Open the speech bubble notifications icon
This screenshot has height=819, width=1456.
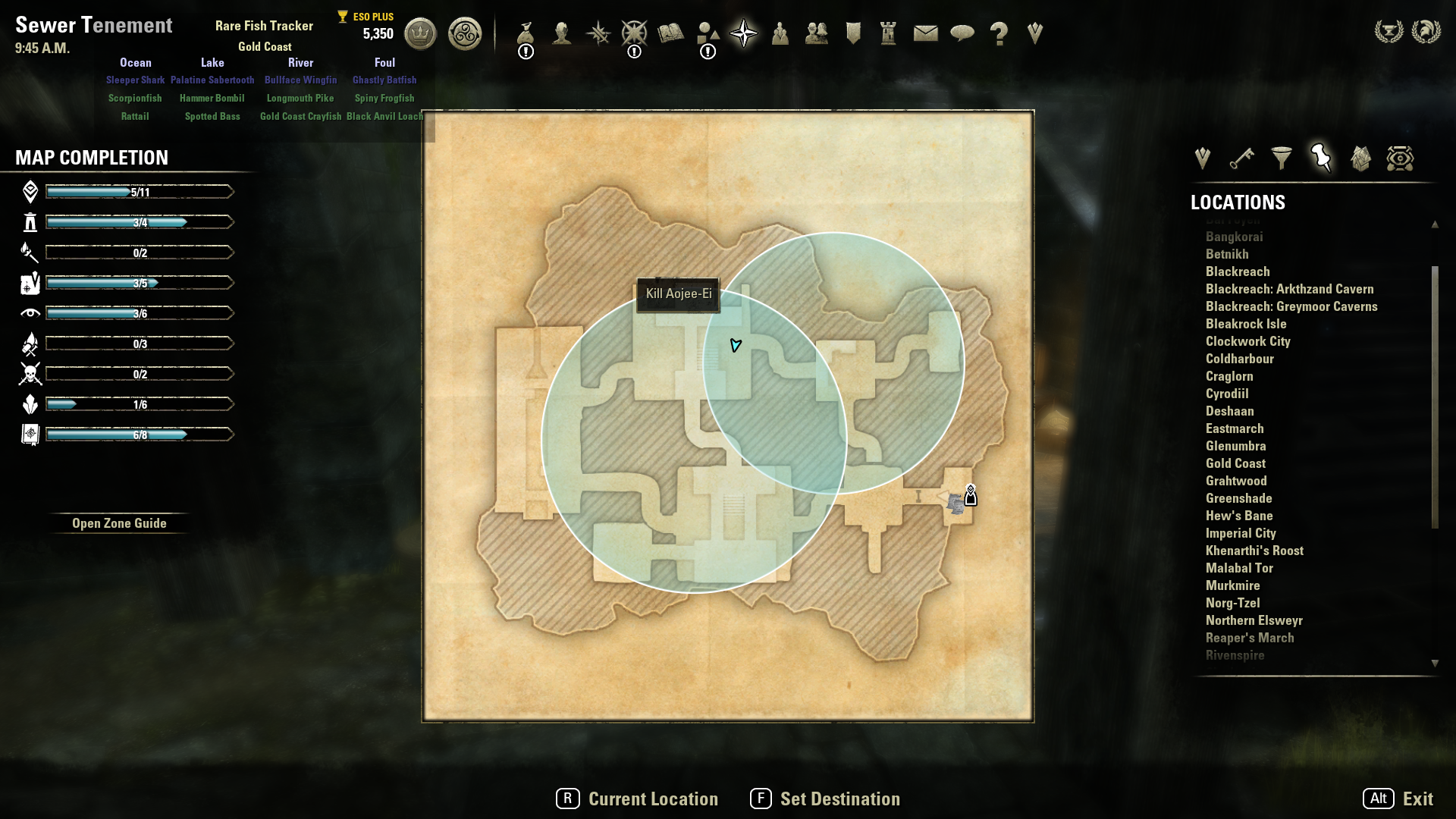962,33
